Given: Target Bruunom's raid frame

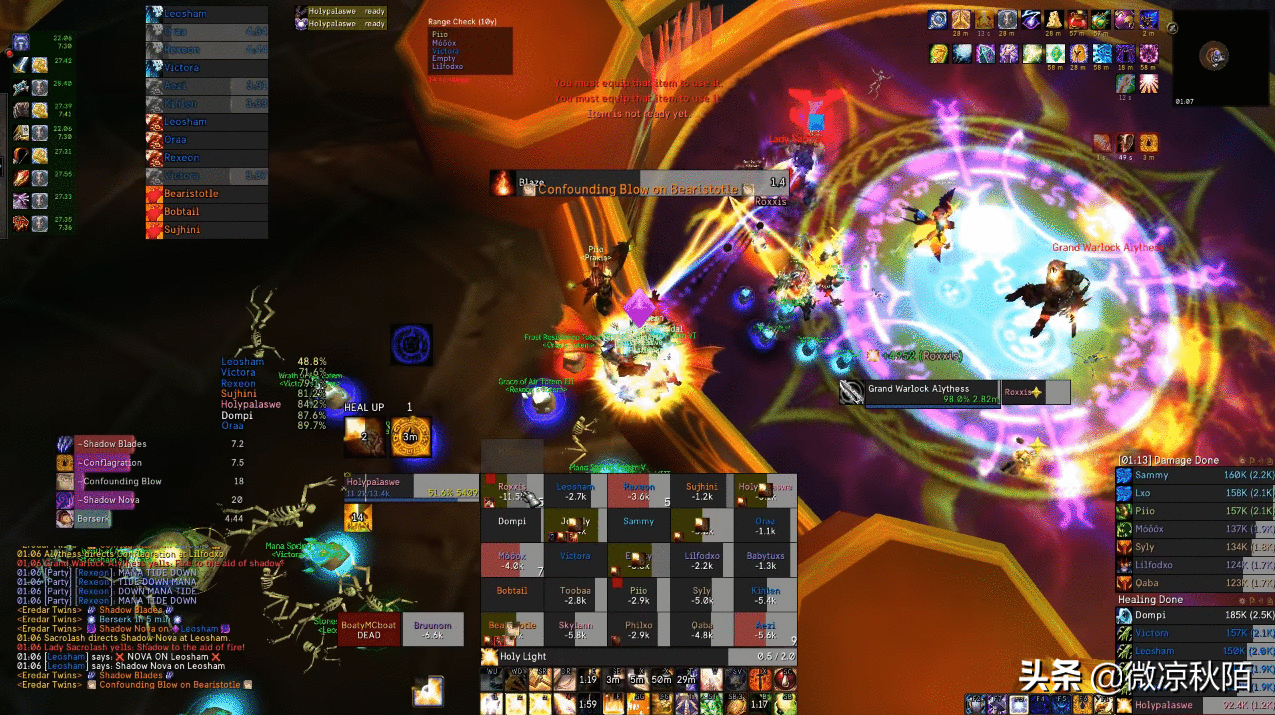Looking at the screenshot, I should (433, 630).
